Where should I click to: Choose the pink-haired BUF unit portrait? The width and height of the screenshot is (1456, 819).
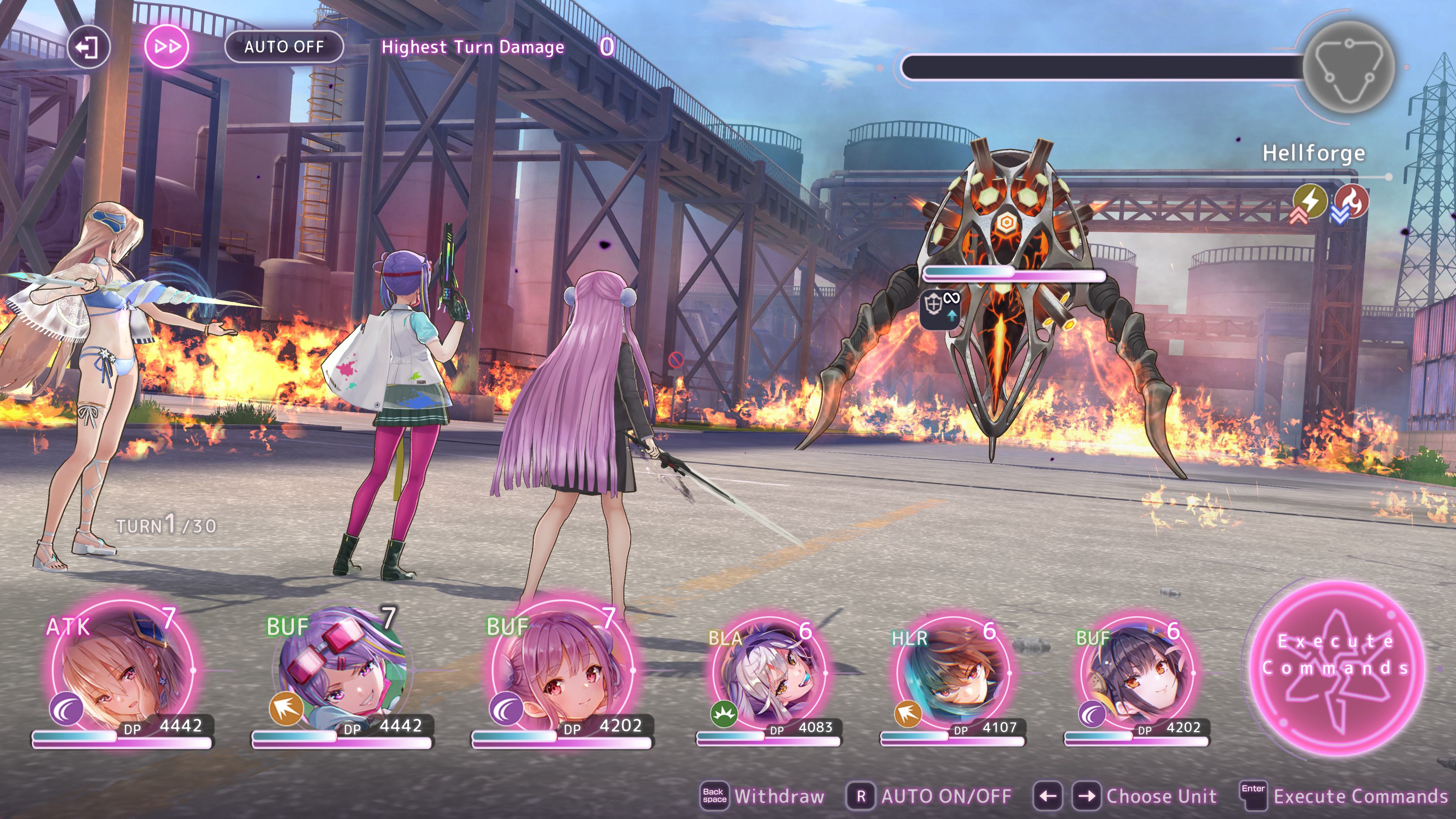click(x=562, y=670)
